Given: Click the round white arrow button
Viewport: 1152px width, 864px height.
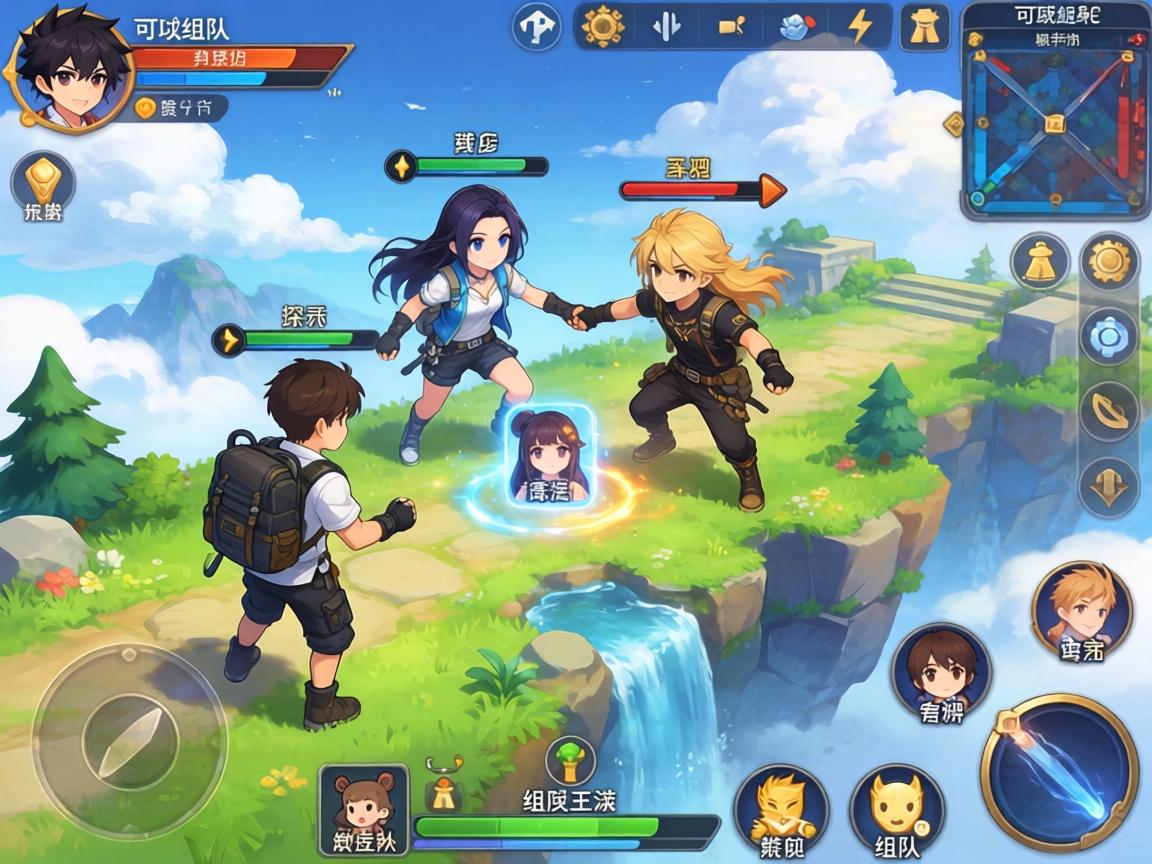Looking at the screenshot, I should [536, 27].
